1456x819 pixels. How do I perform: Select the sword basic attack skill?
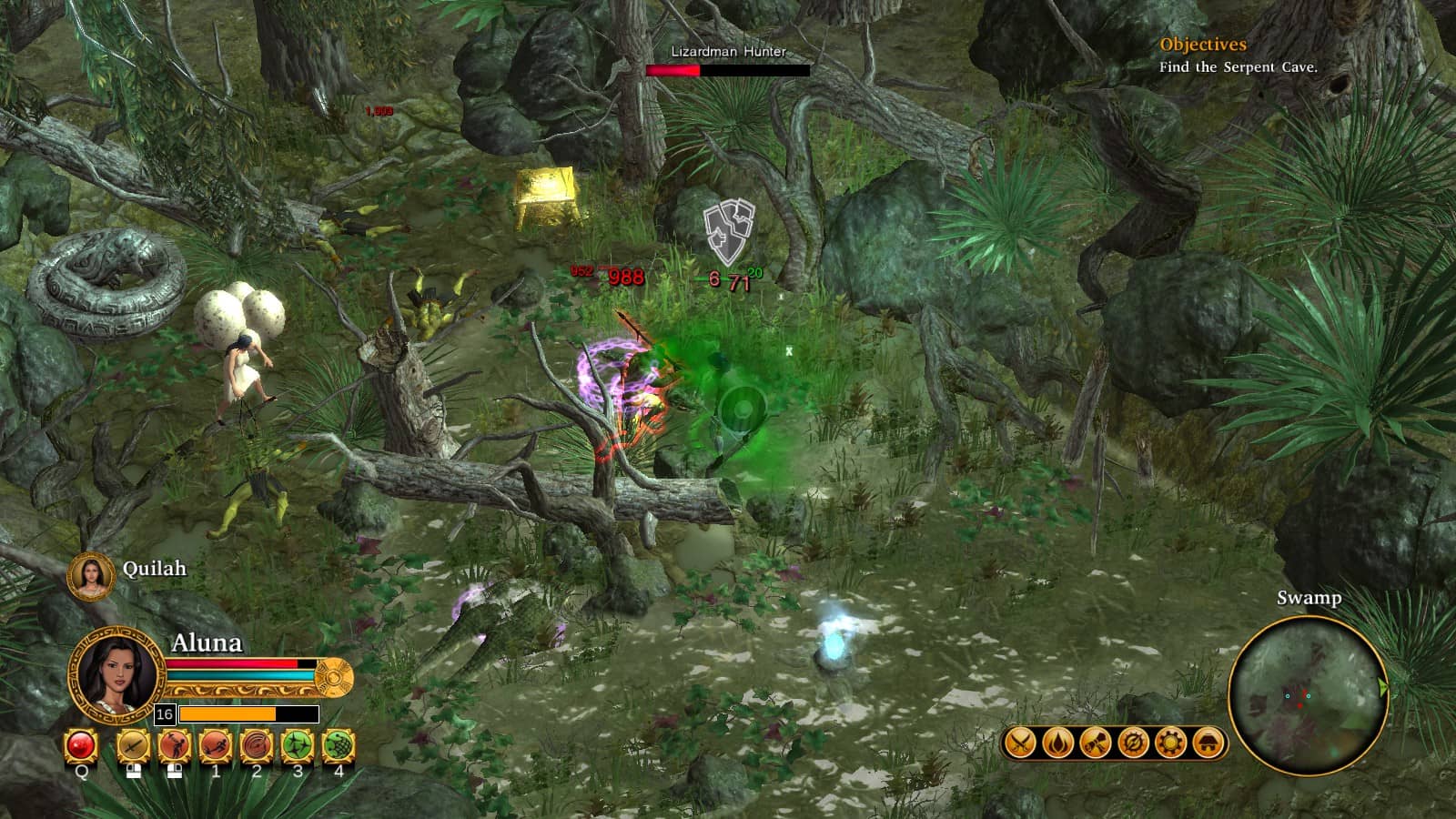click(x=133, y=746)
